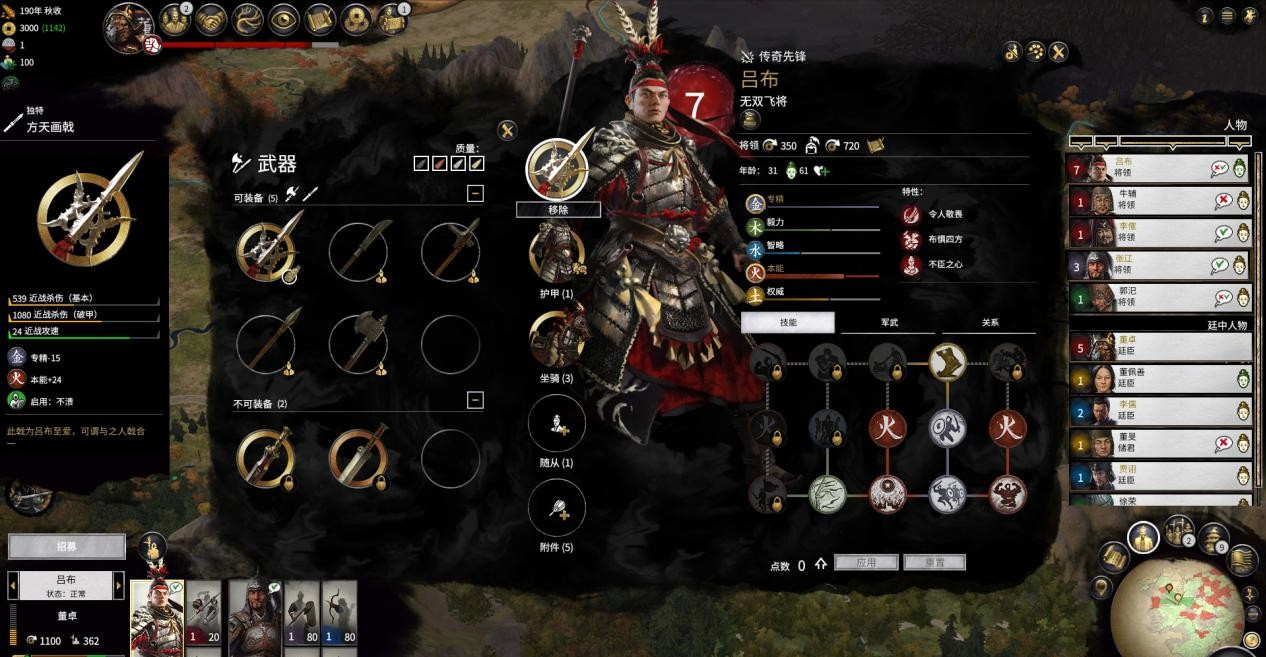Collapse the 不可装备 unequippable weapons section
The width and height of the screenshot is (1266, 657).
(x=475, y=400)
